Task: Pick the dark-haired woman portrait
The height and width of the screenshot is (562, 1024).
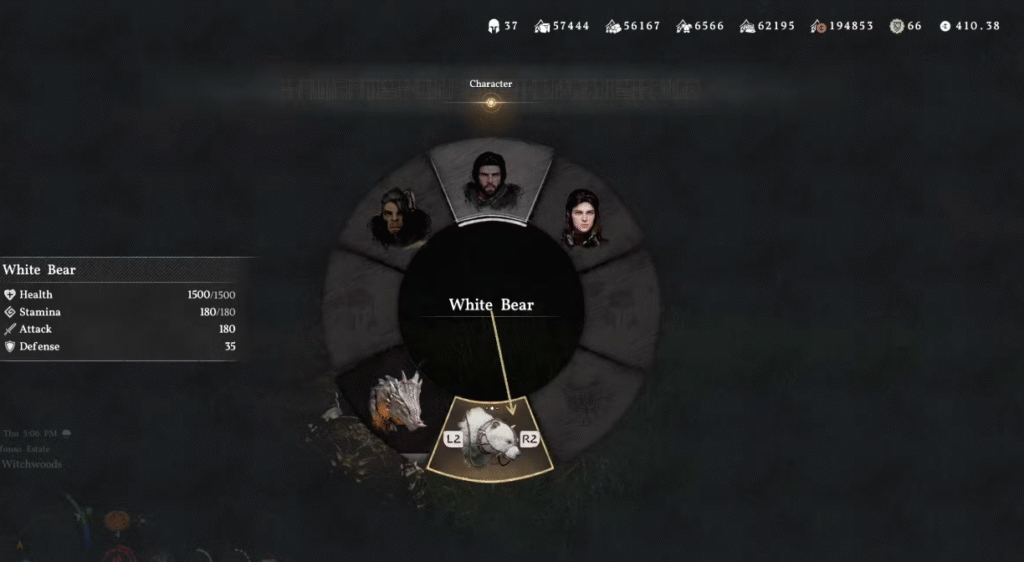Action: [581, 218]
